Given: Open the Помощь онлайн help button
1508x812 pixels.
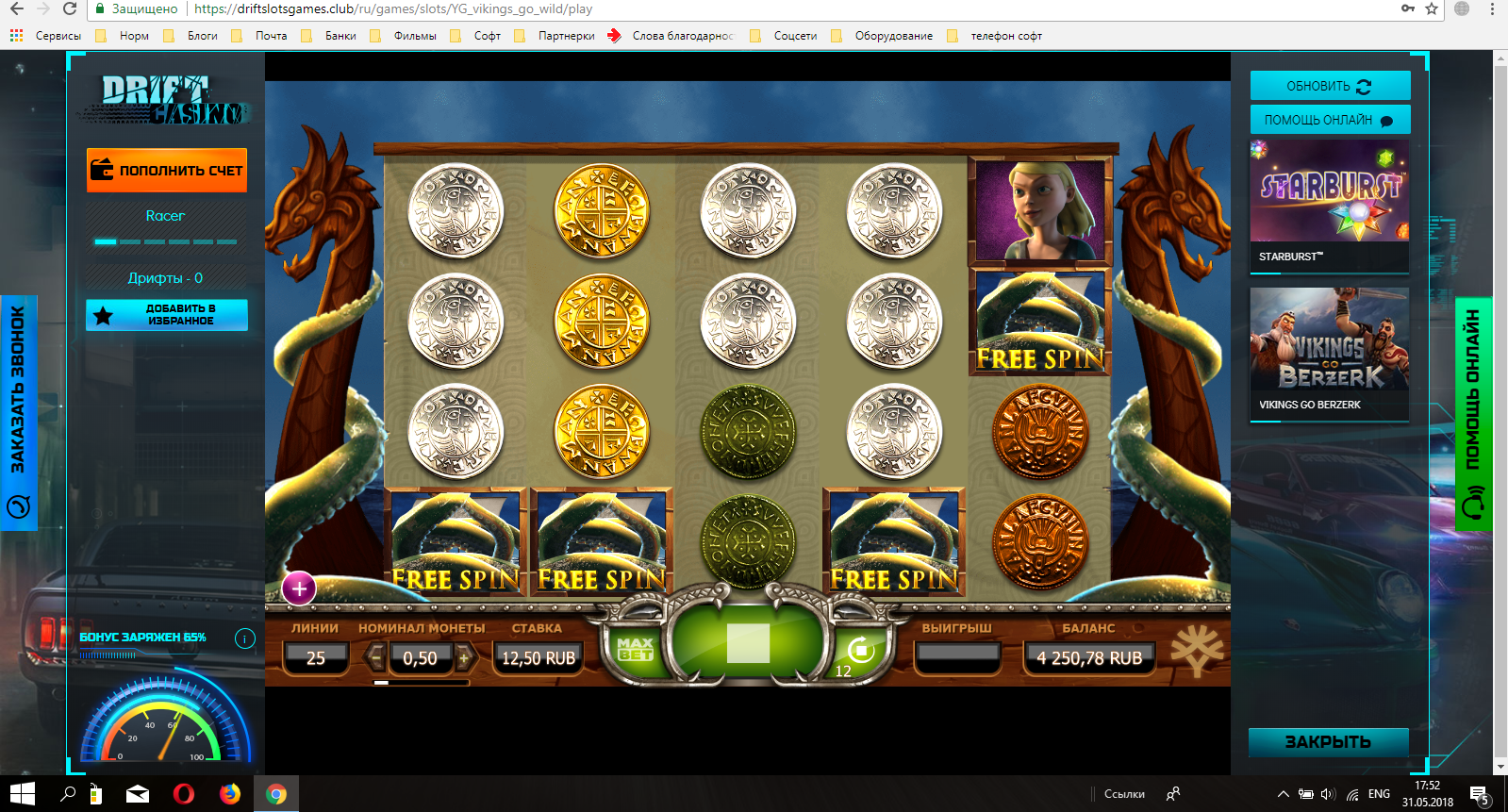Looking at the screenshot, I should [1330, 120].
